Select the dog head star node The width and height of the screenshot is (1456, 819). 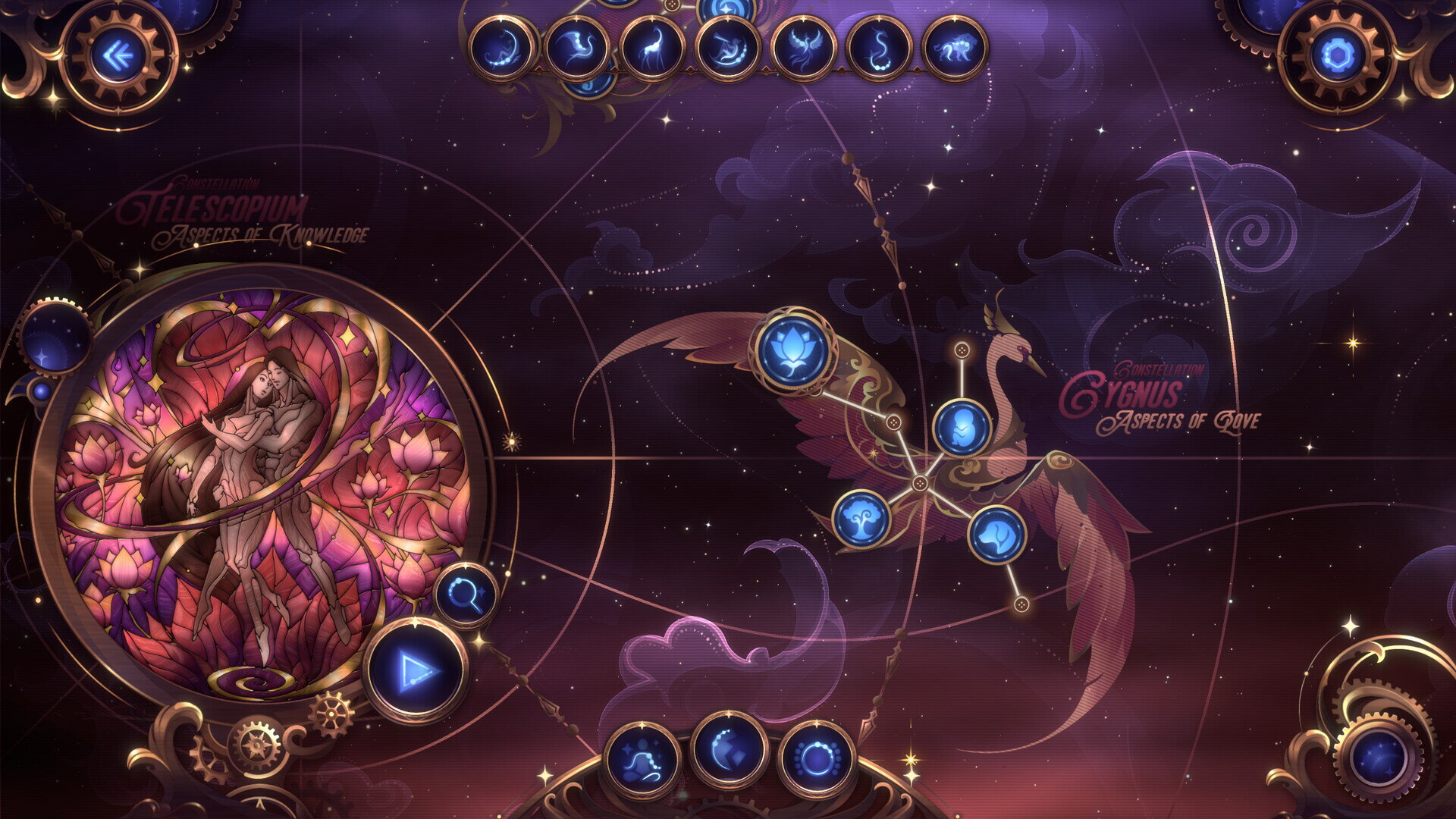coord(996,535)
